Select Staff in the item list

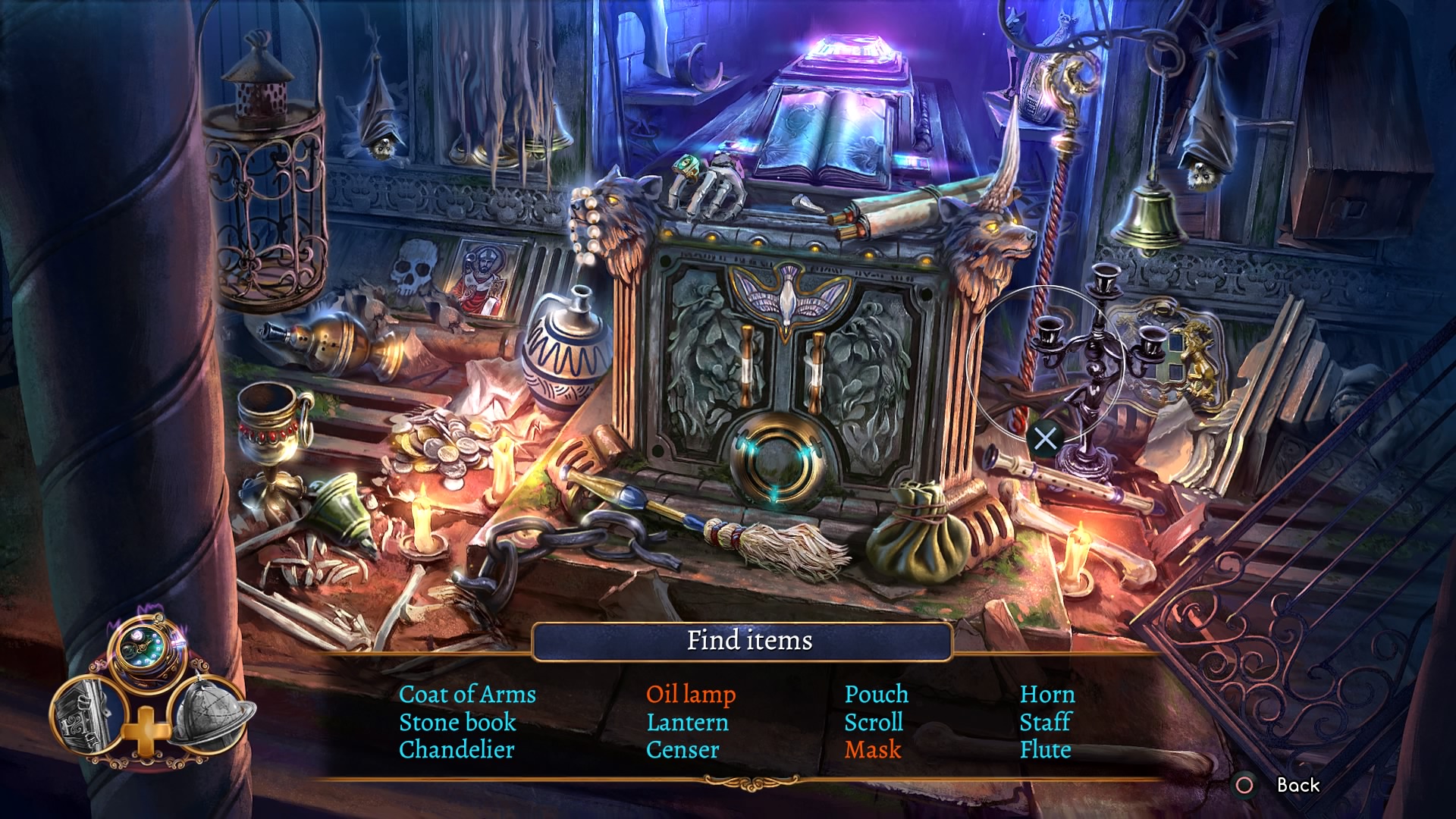(x=1045, y=722)
